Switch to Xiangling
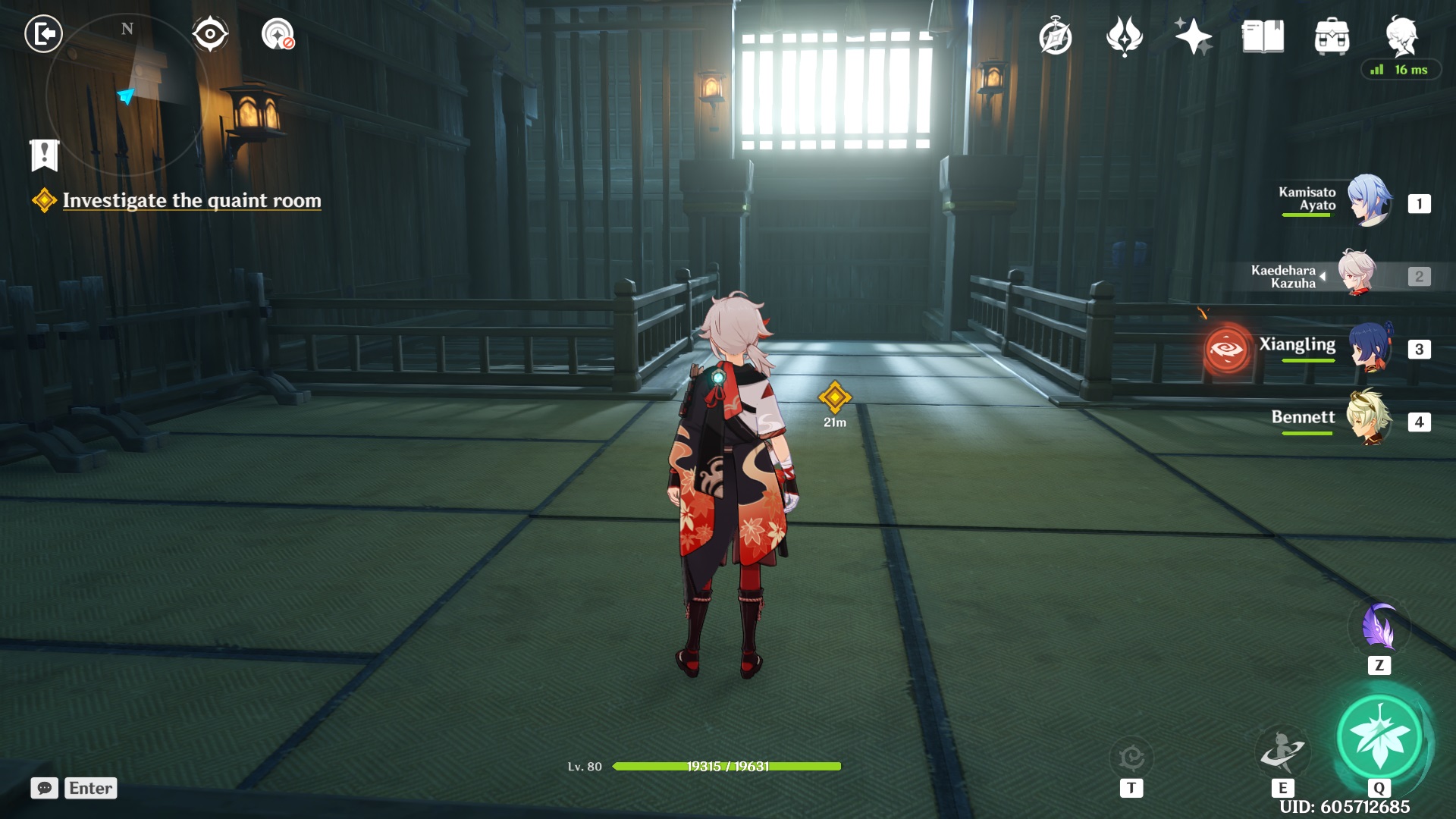Viewport: 1456px width, 819px height. coord(1369,347)
